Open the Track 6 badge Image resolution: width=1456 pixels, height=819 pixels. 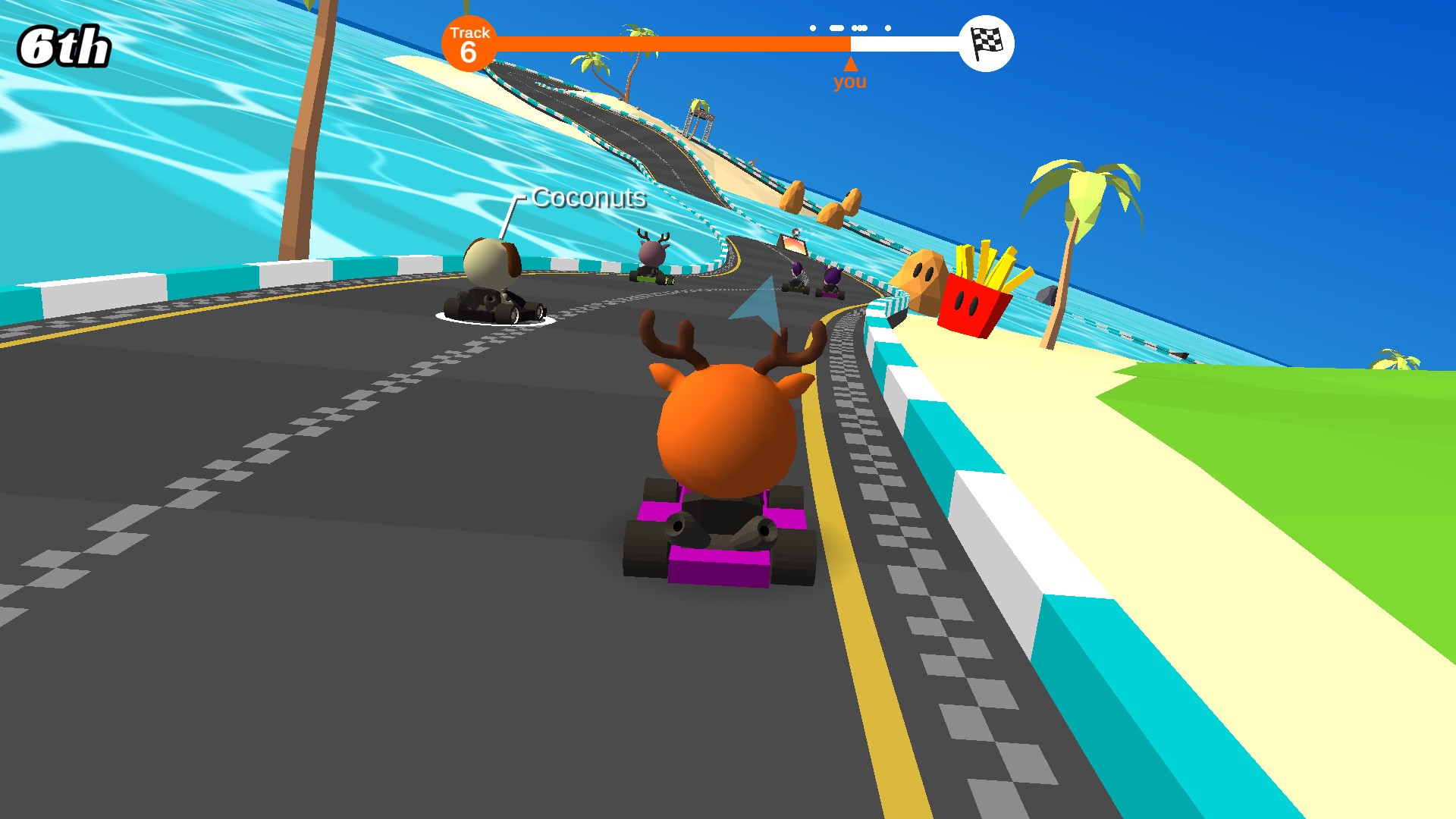point(469,44)
